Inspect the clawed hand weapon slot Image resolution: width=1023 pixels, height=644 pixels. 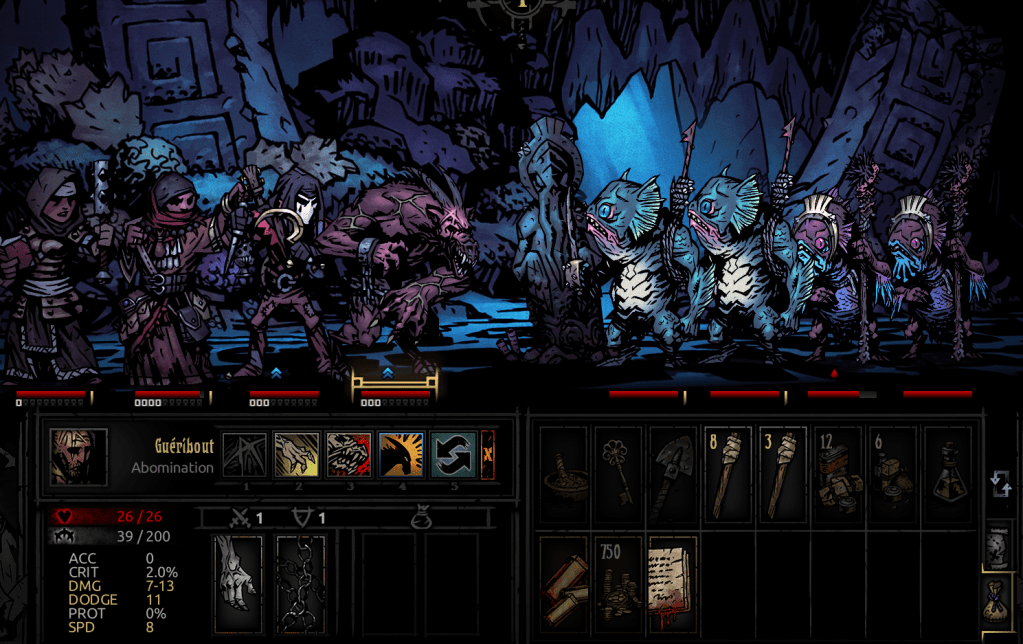click(x=238, y=584)
